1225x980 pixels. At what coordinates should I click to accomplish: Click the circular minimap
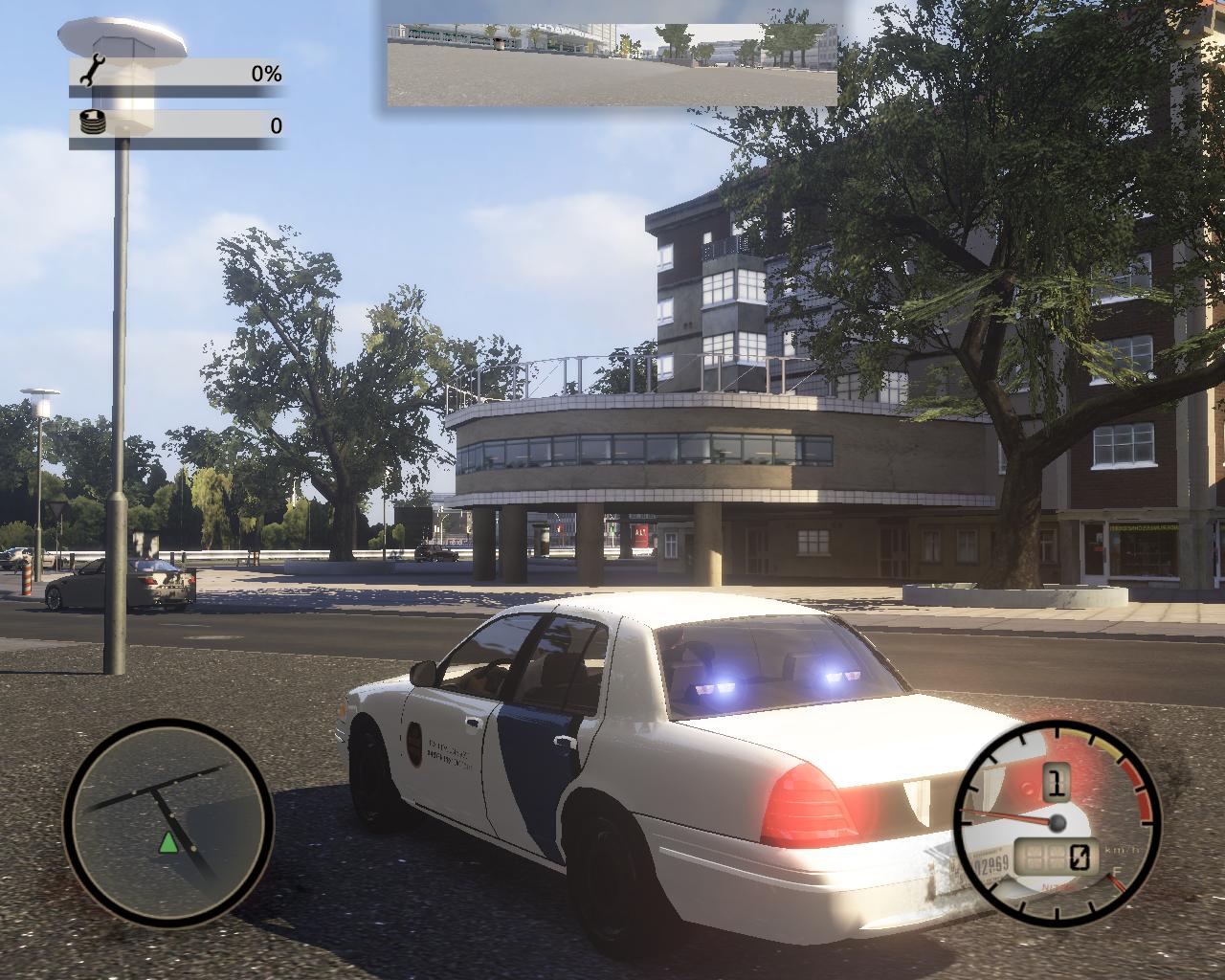point(168,821)
